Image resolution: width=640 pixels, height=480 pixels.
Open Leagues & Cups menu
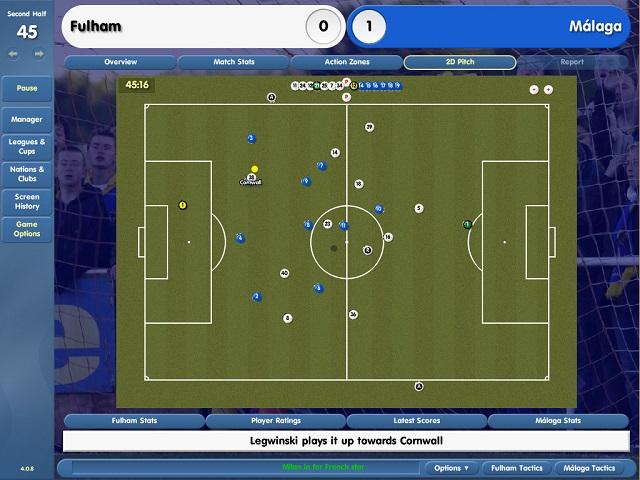[x=27, y=147]
